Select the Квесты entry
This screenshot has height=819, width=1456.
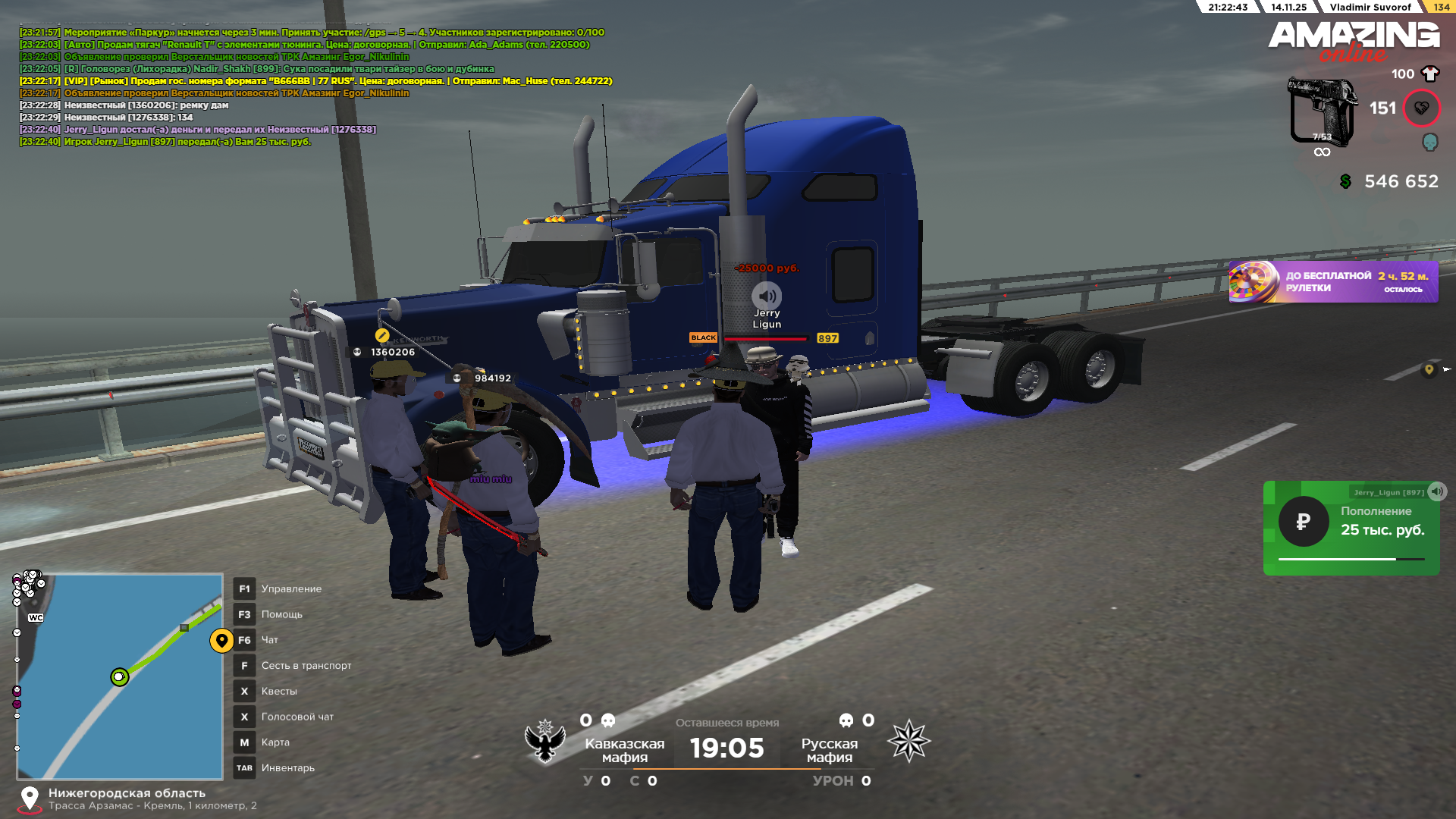(x=279, y=691)
